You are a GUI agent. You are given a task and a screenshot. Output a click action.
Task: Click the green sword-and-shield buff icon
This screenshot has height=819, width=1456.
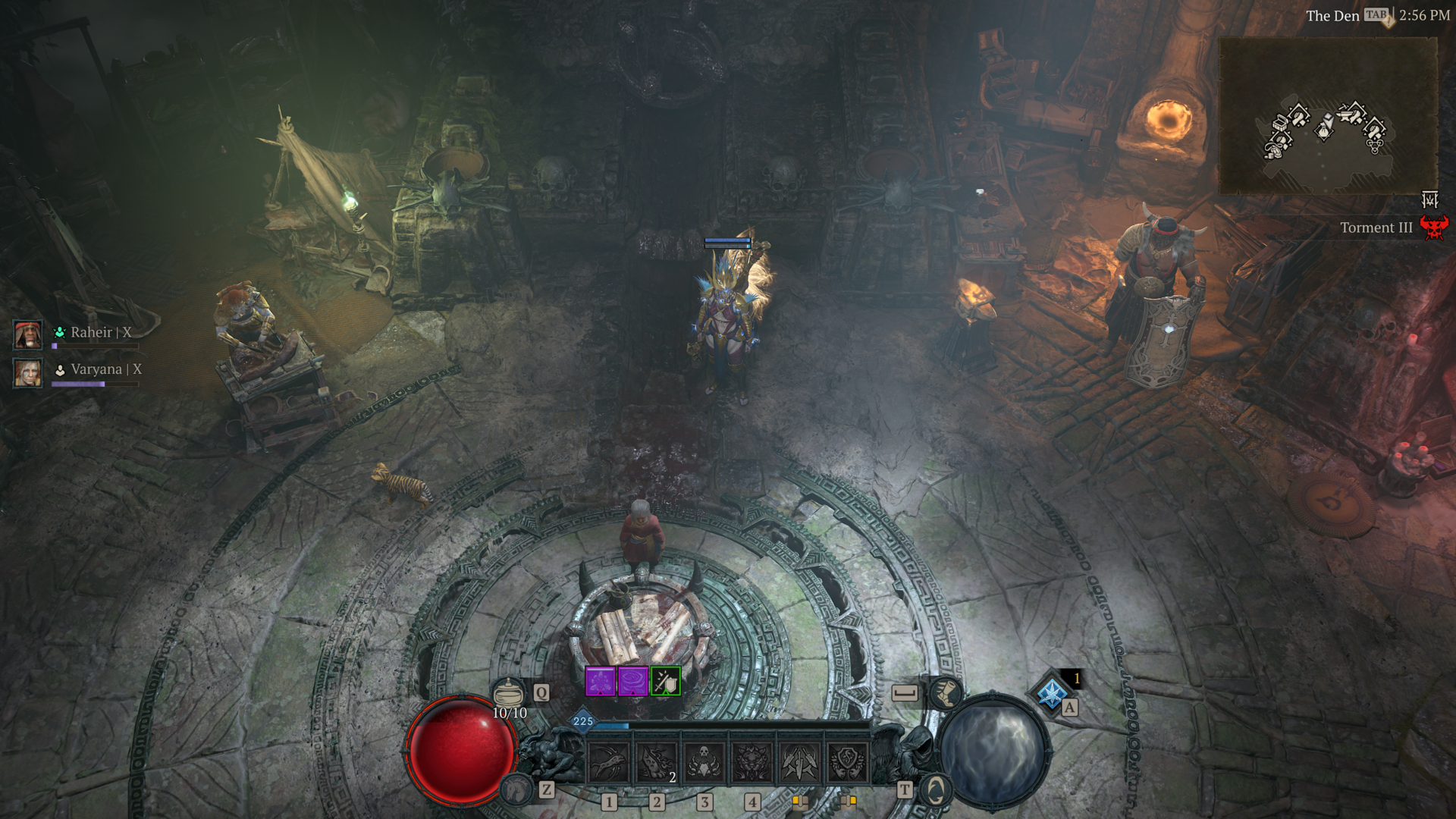[x=666, y=682]
